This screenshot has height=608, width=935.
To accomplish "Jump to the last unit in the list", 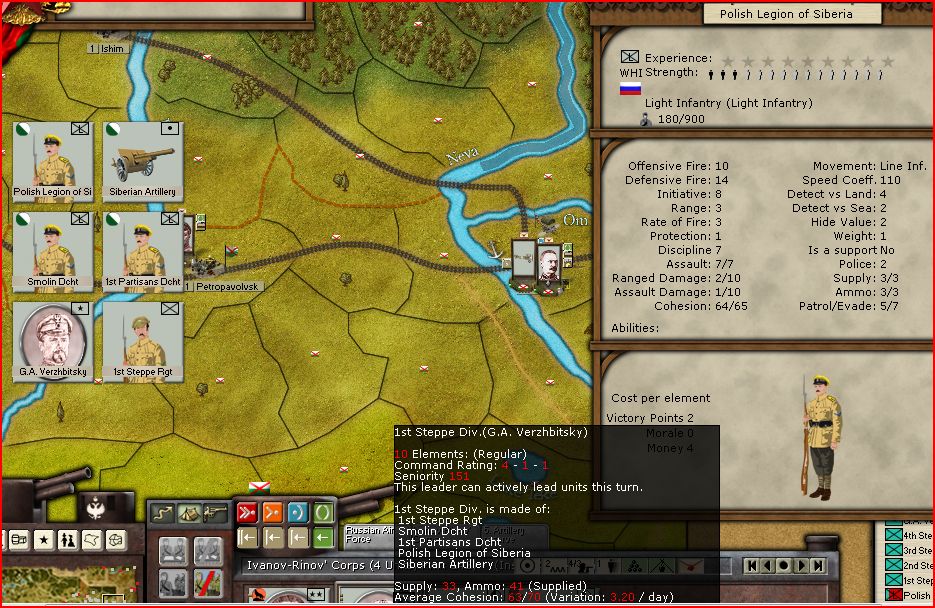I will point(819,566).
